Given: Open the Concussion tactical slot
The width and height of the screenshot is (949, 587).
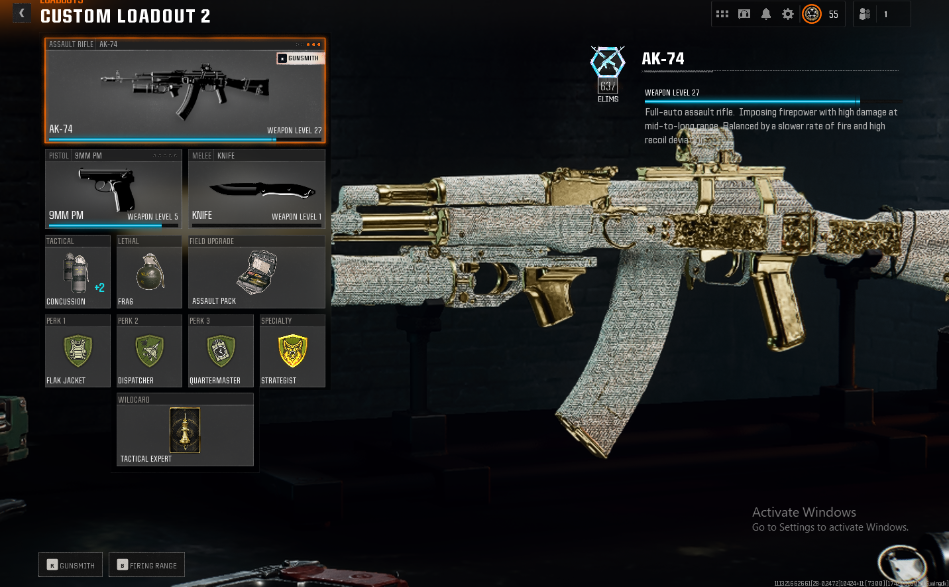Looking at the screenshot, I should click(78, 272).
